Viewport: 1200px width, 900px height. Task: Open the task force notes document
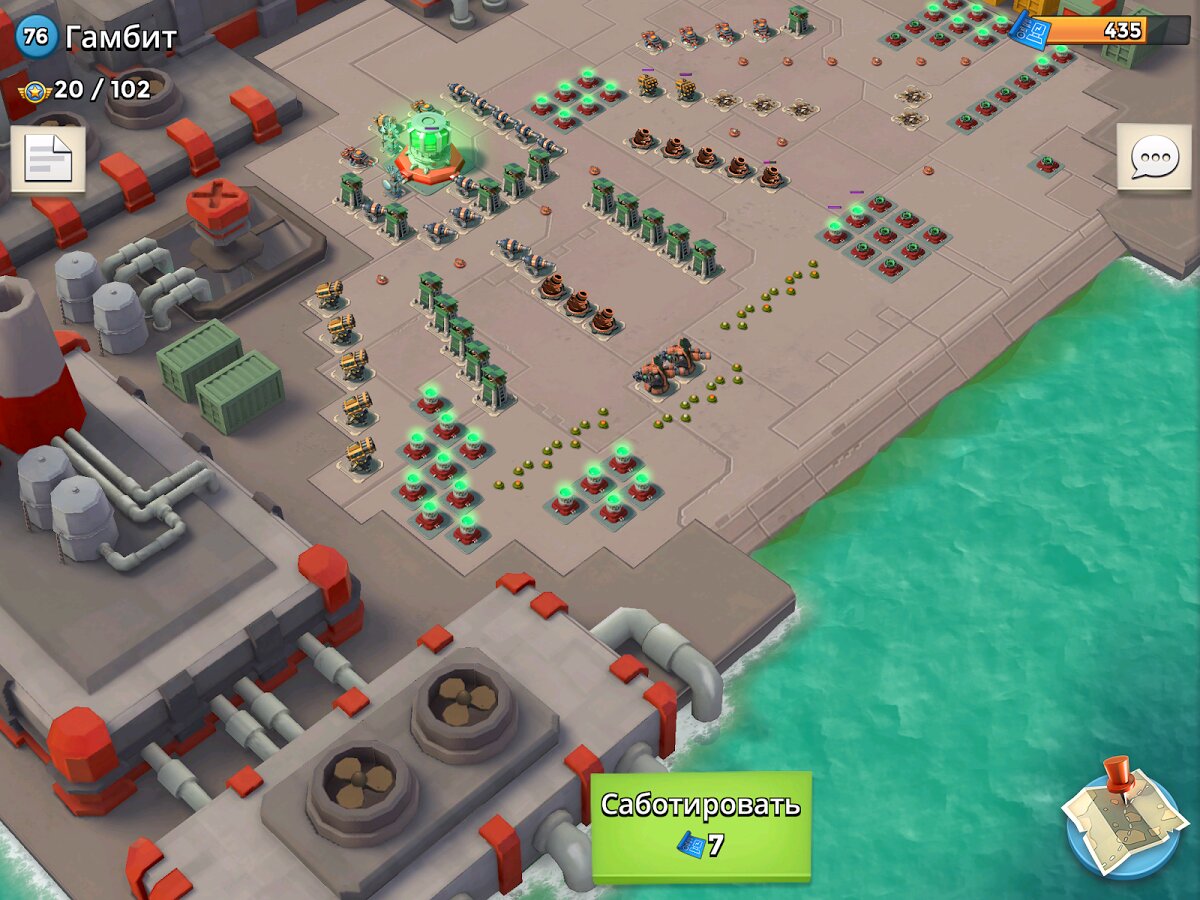[x=48, y=158]
